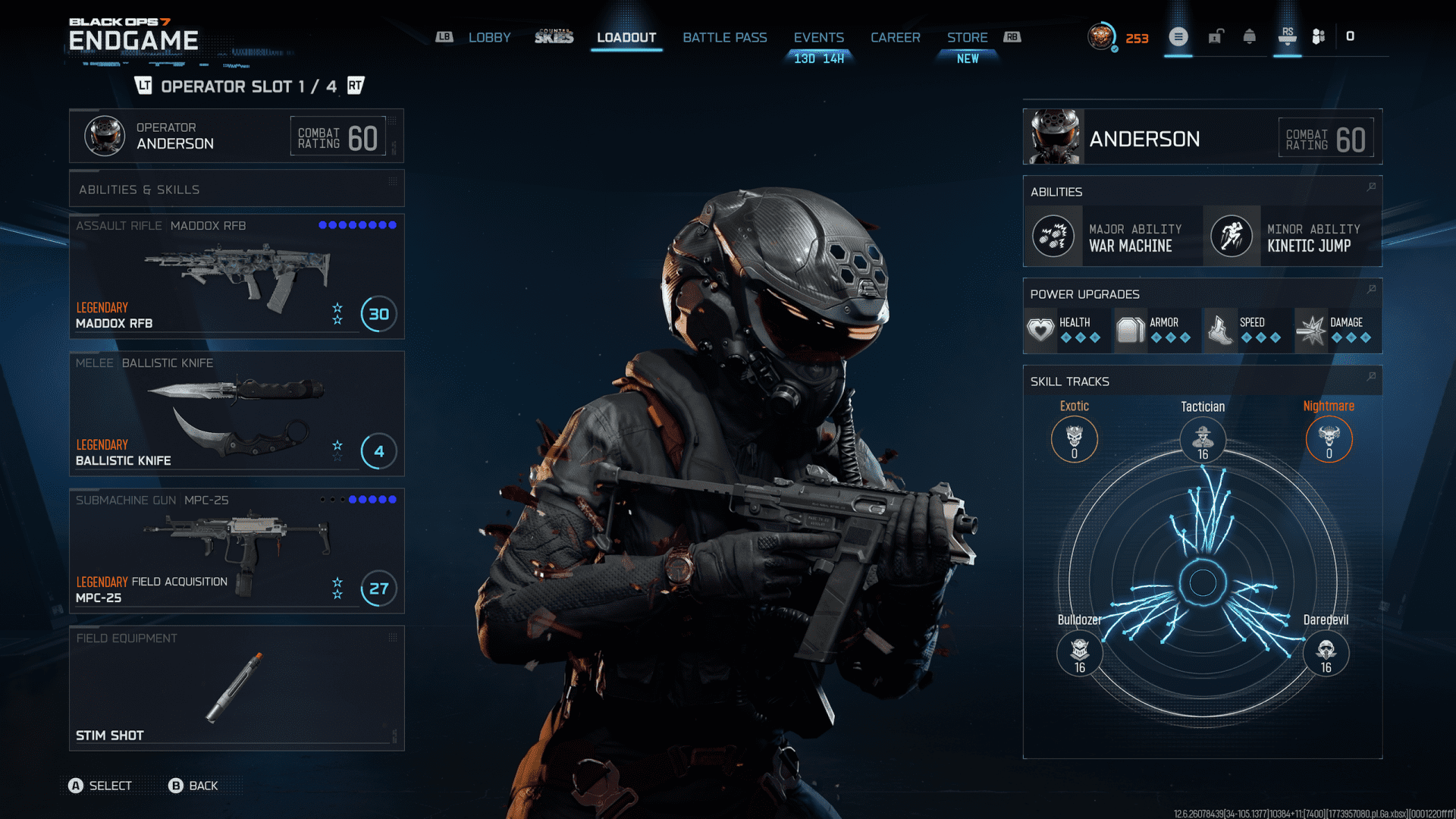
Task: Open the Battle Pass tab
Action: pos(724,37)
